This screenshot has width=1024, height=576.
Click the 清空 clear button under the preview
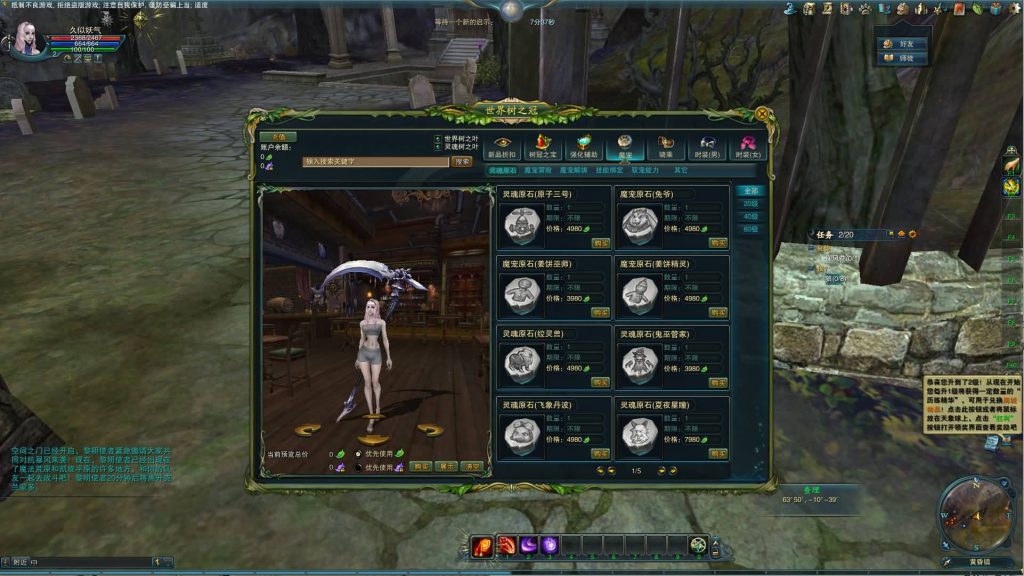click(x=471, y=466)
